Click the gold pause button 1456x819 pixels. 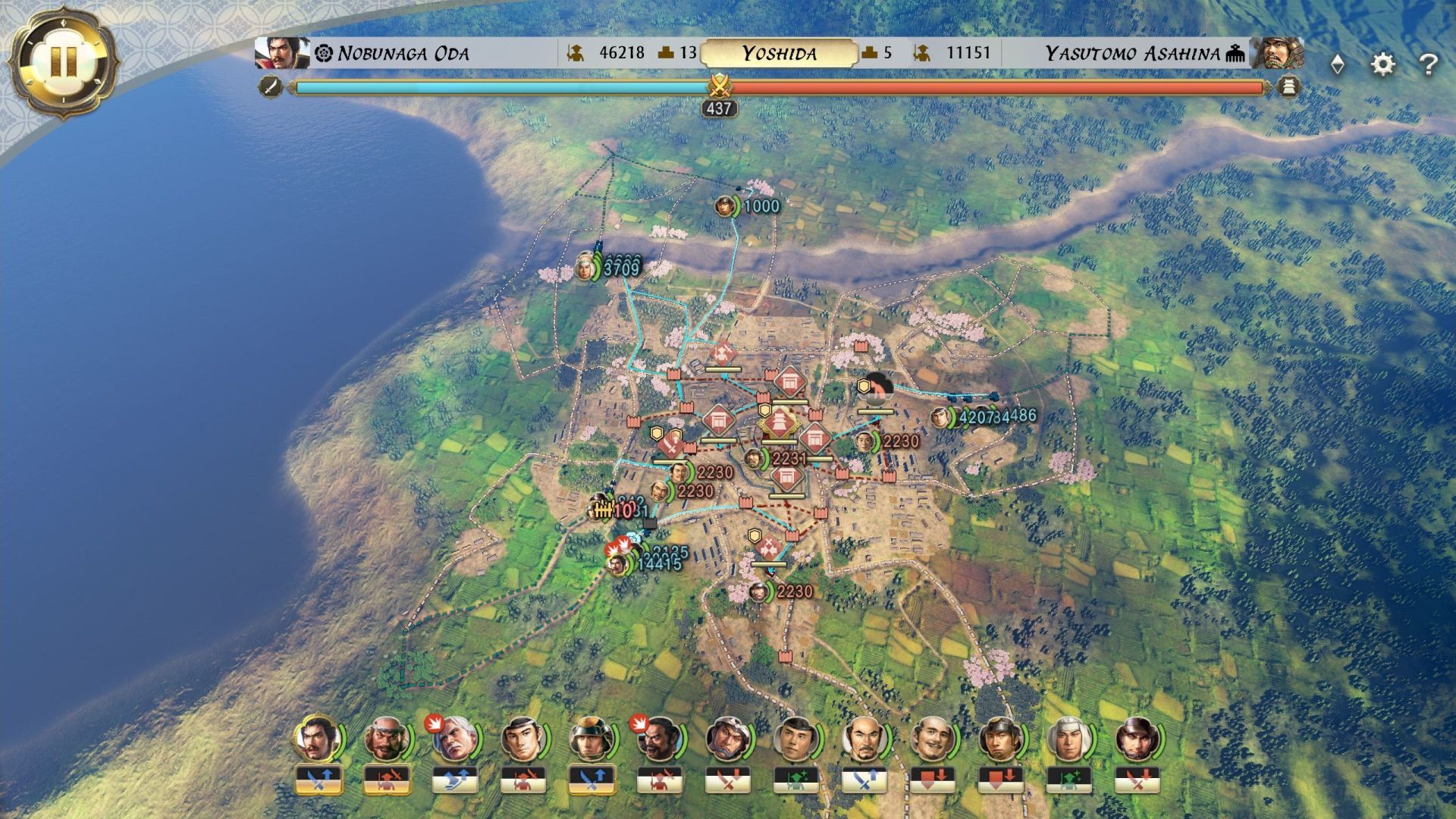tap(64, 61)
